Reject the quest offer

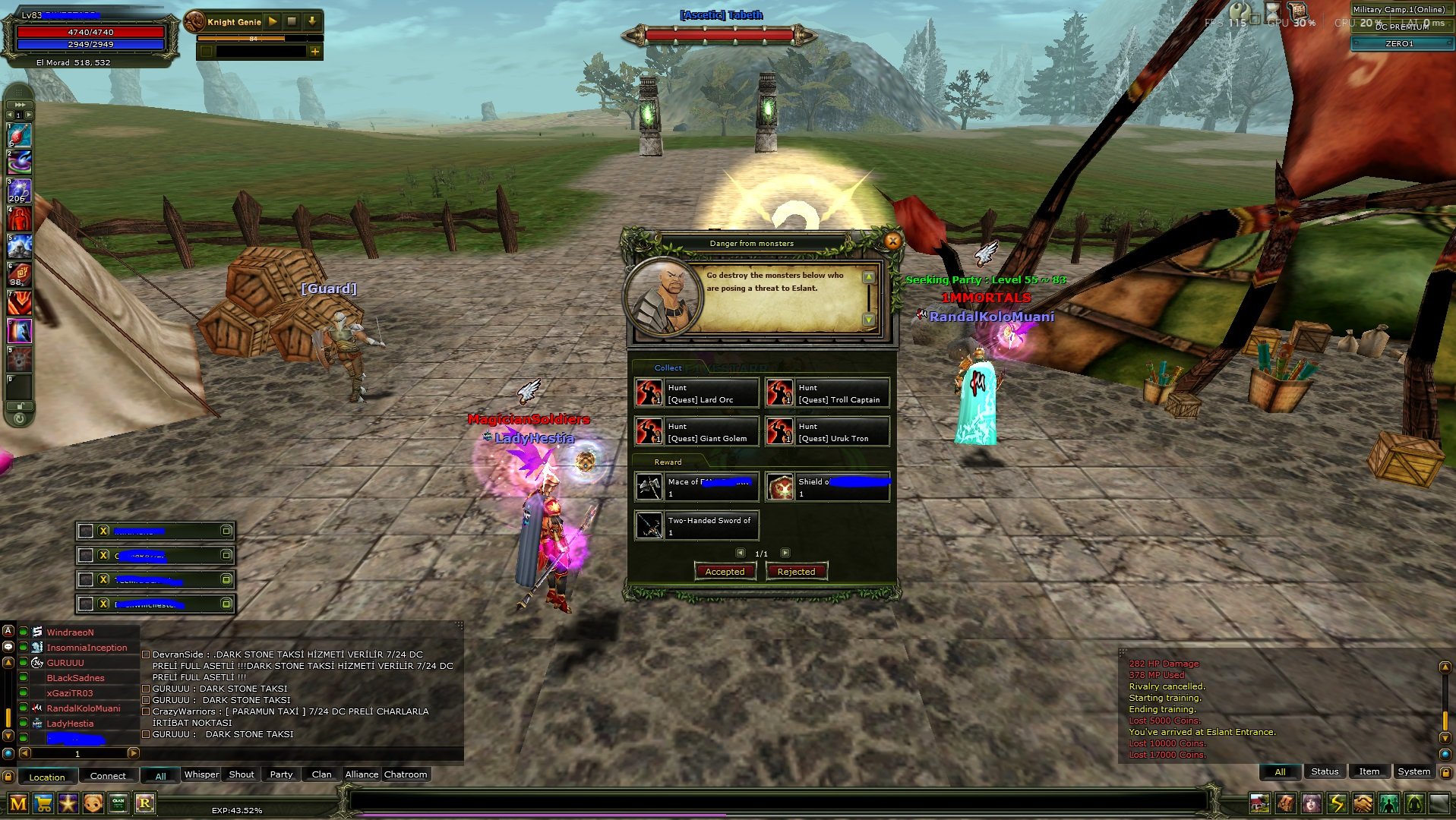click(796, 572)
